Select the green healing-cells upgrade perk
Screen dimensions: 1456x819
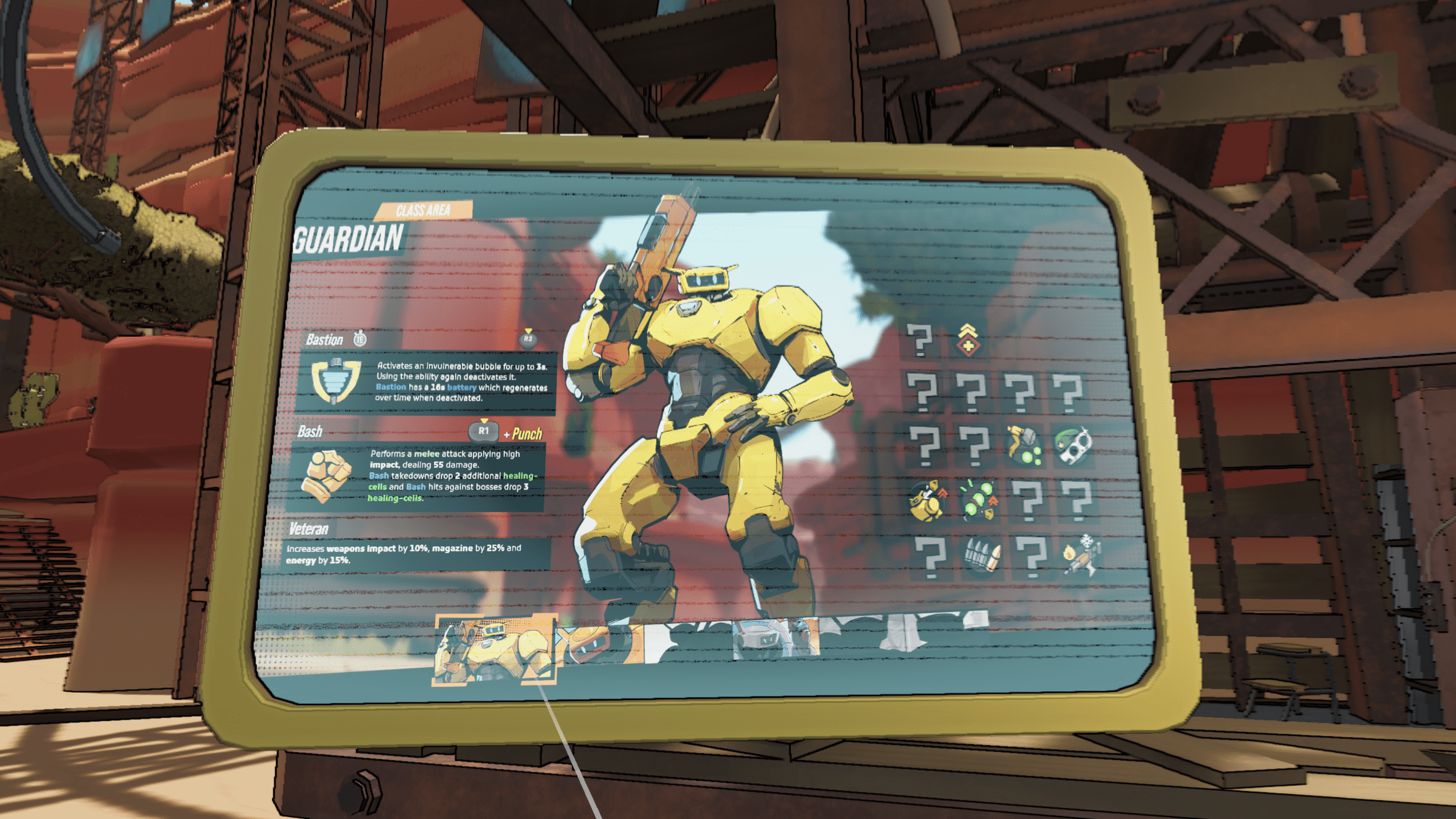[979, 500]
